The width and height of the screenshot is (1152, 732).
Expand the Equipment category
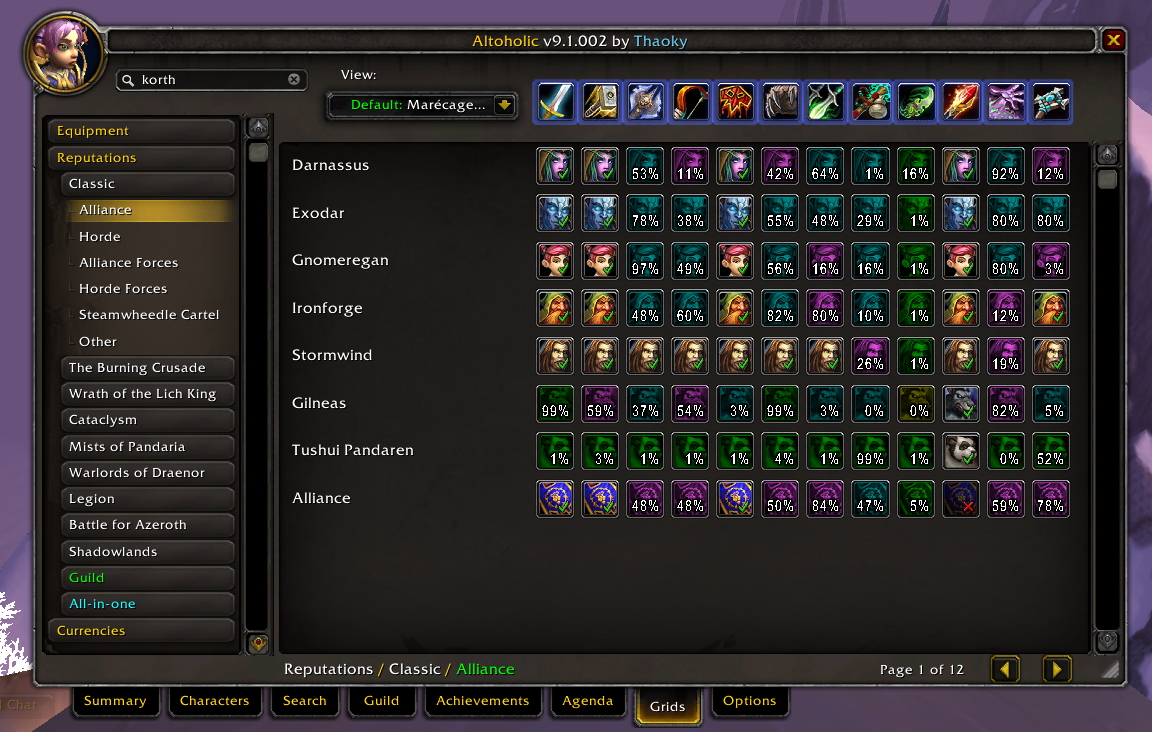click(x=141, y=131)
